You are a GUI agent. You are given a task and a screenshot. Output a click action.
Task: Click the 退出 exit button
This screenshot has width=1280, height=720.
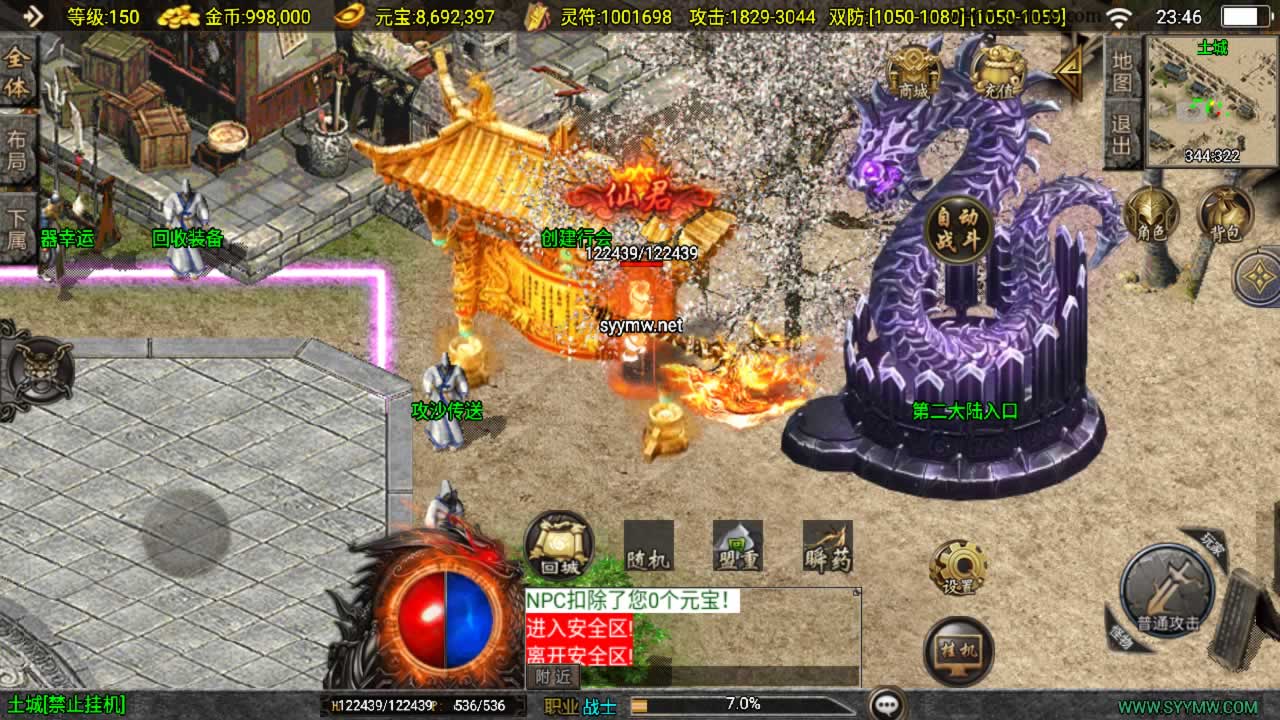coord(1122,136)
